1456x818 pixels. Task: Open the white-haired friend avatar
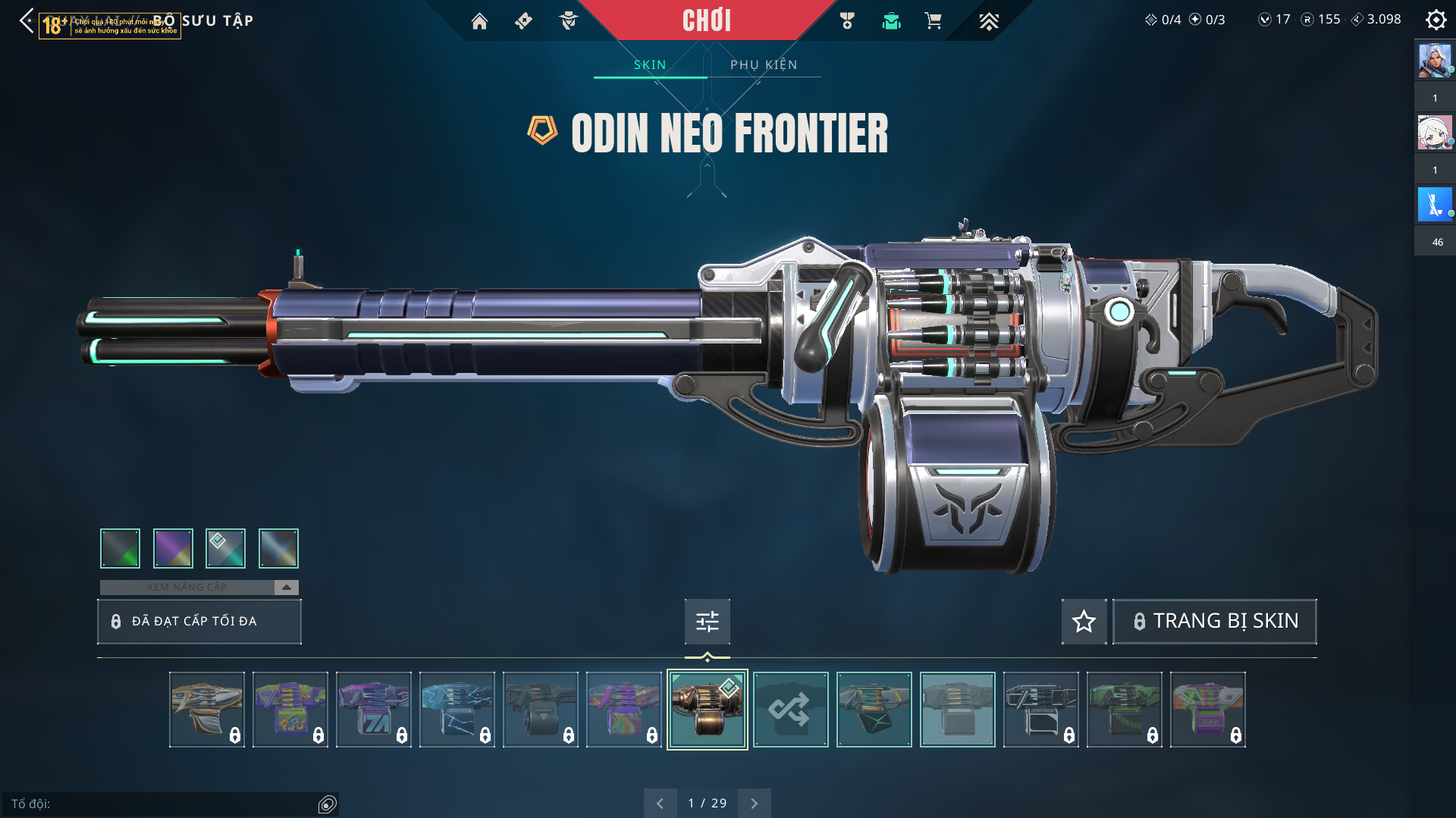pyautogui.click(x=1435, y=133)
